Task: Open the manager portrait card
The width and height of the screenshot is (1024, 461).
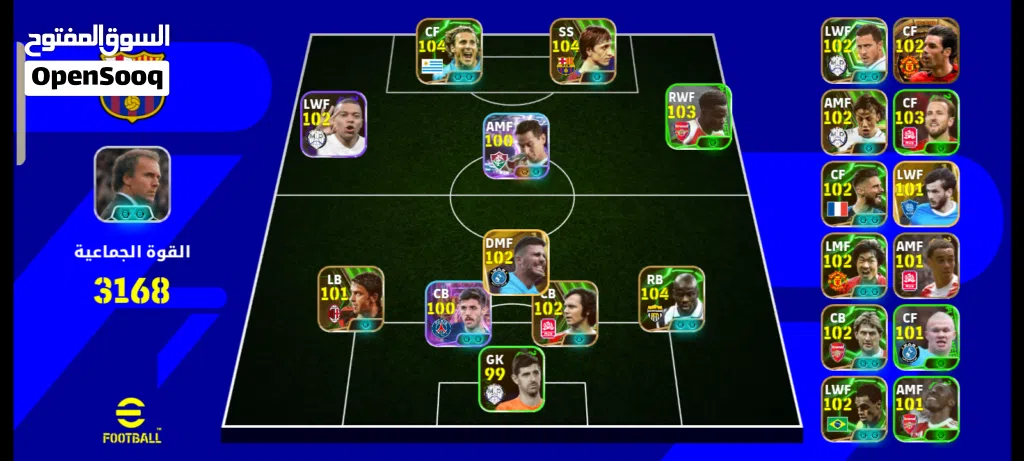Action: tap(132, 184)
